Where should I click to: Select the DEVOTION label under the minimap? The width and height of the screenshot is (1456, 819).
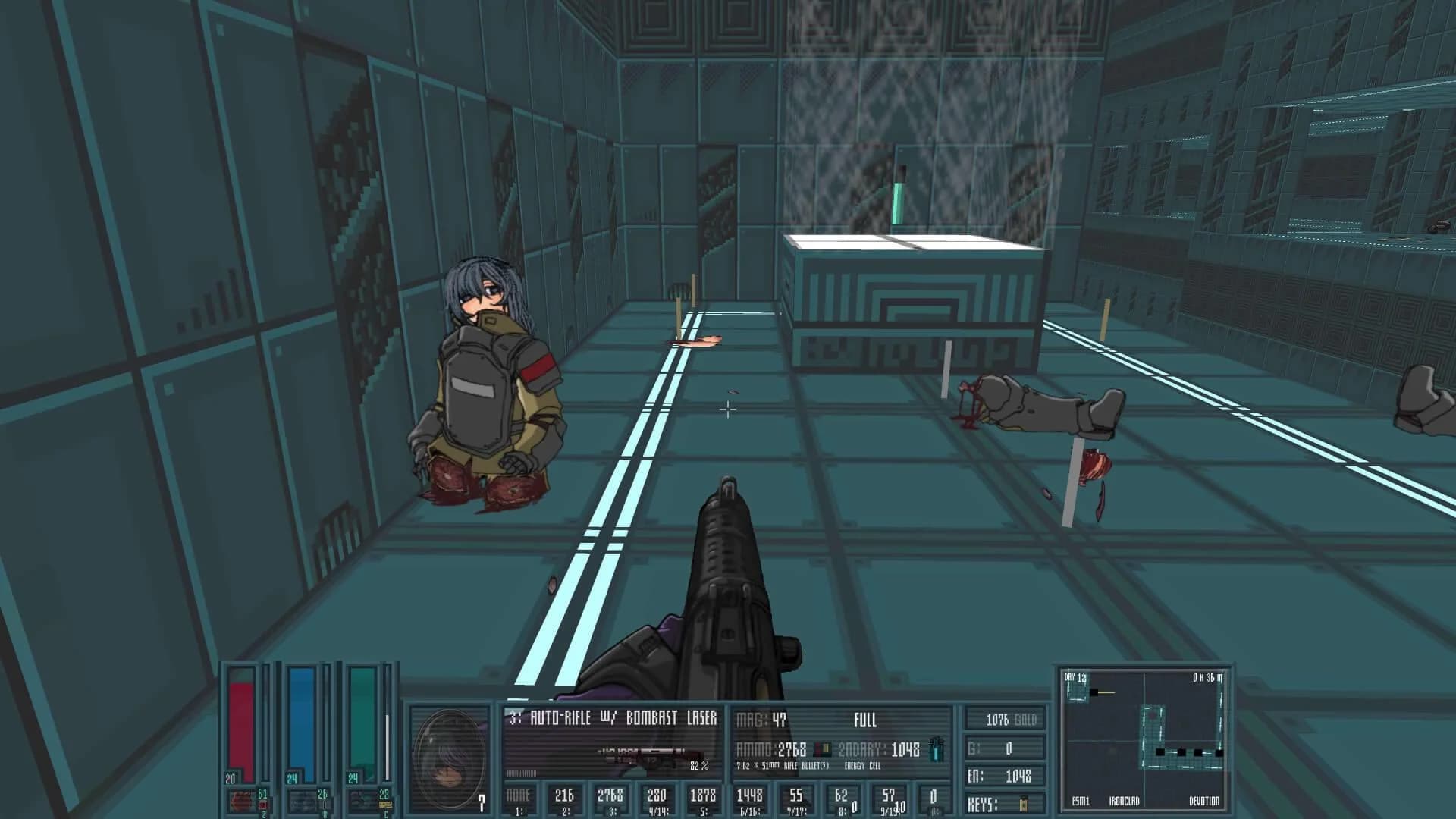coord(1204,801)
